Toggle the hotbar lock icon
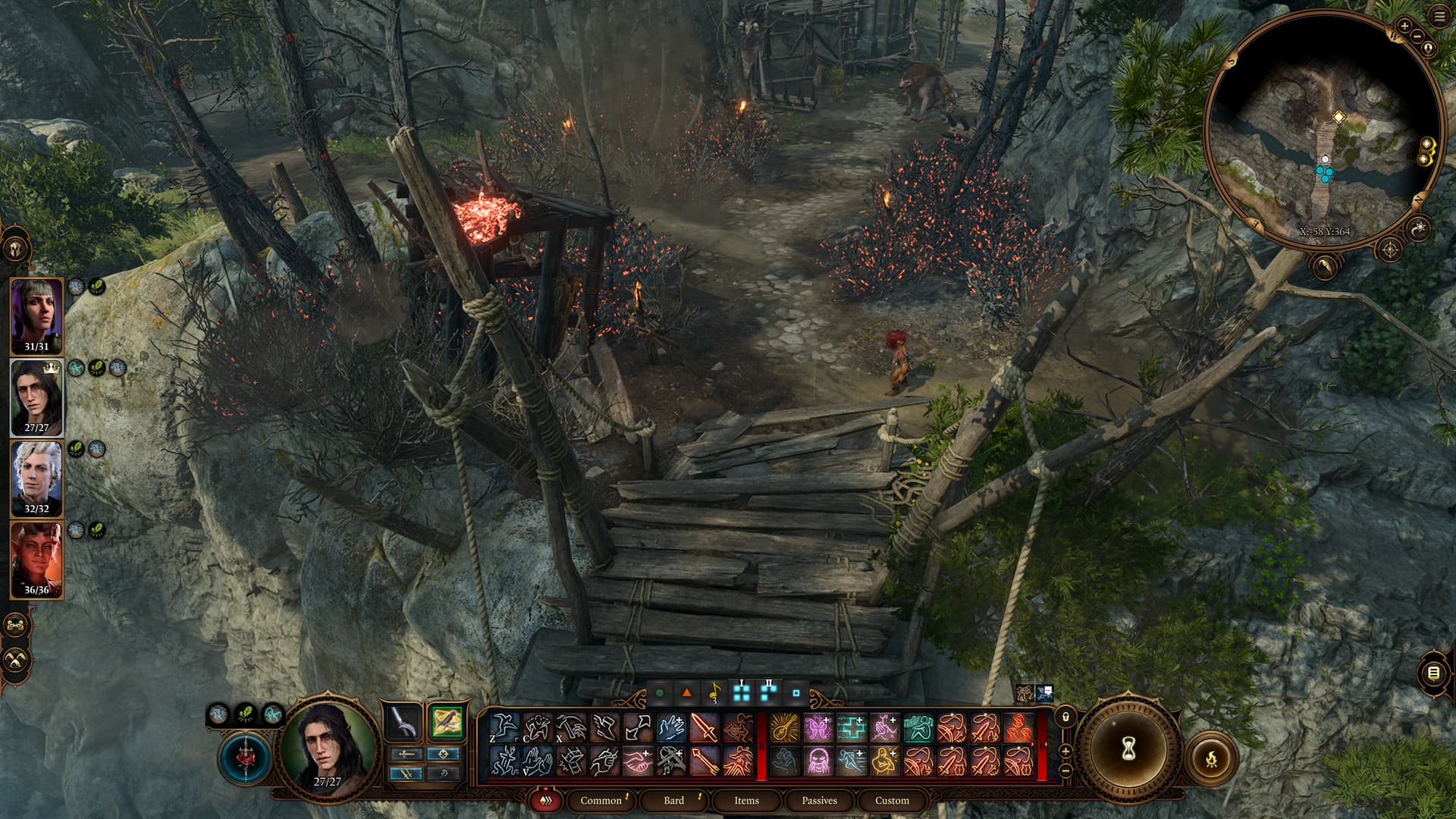Viewport: 1456px width, 819px height. point(1065,716)
